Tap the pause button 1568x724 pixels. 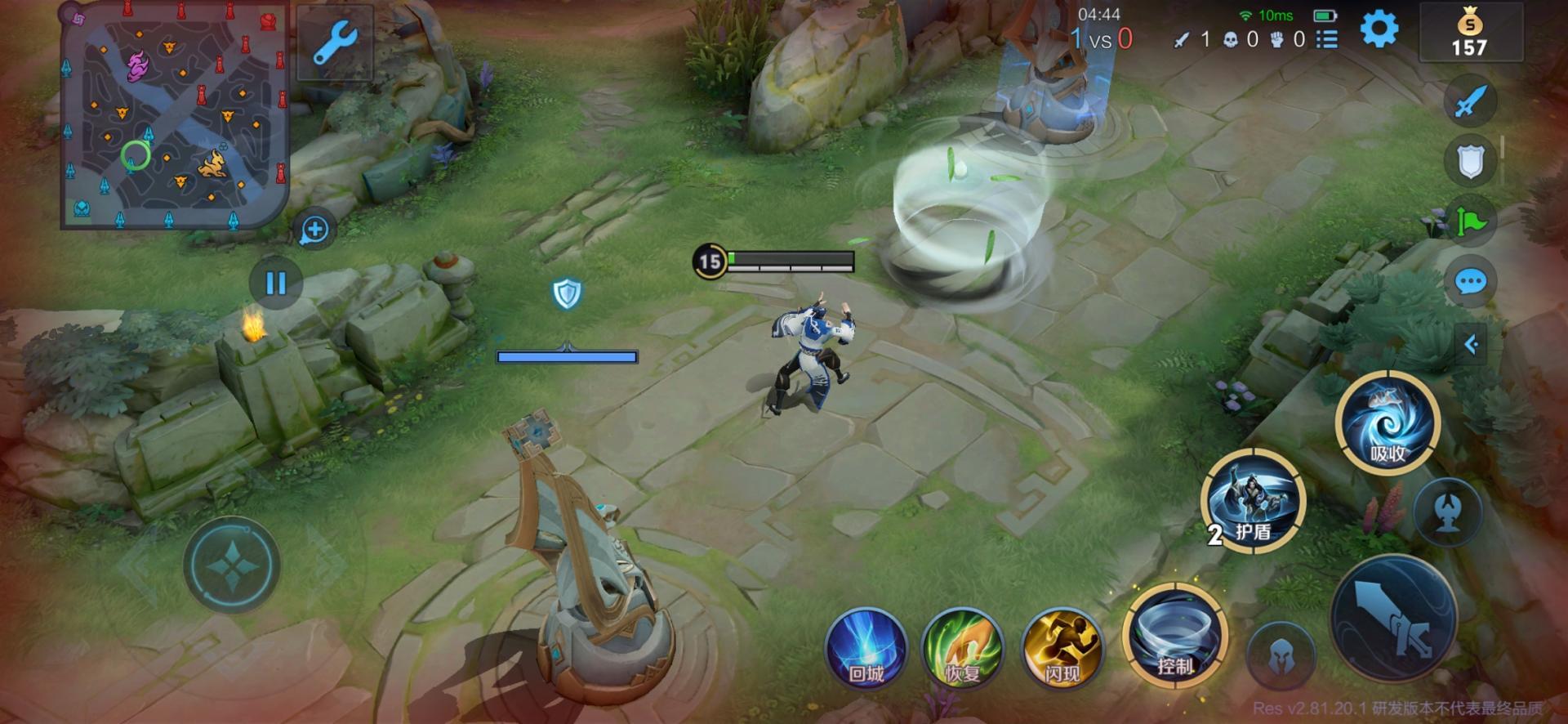[x=276, y=283]
